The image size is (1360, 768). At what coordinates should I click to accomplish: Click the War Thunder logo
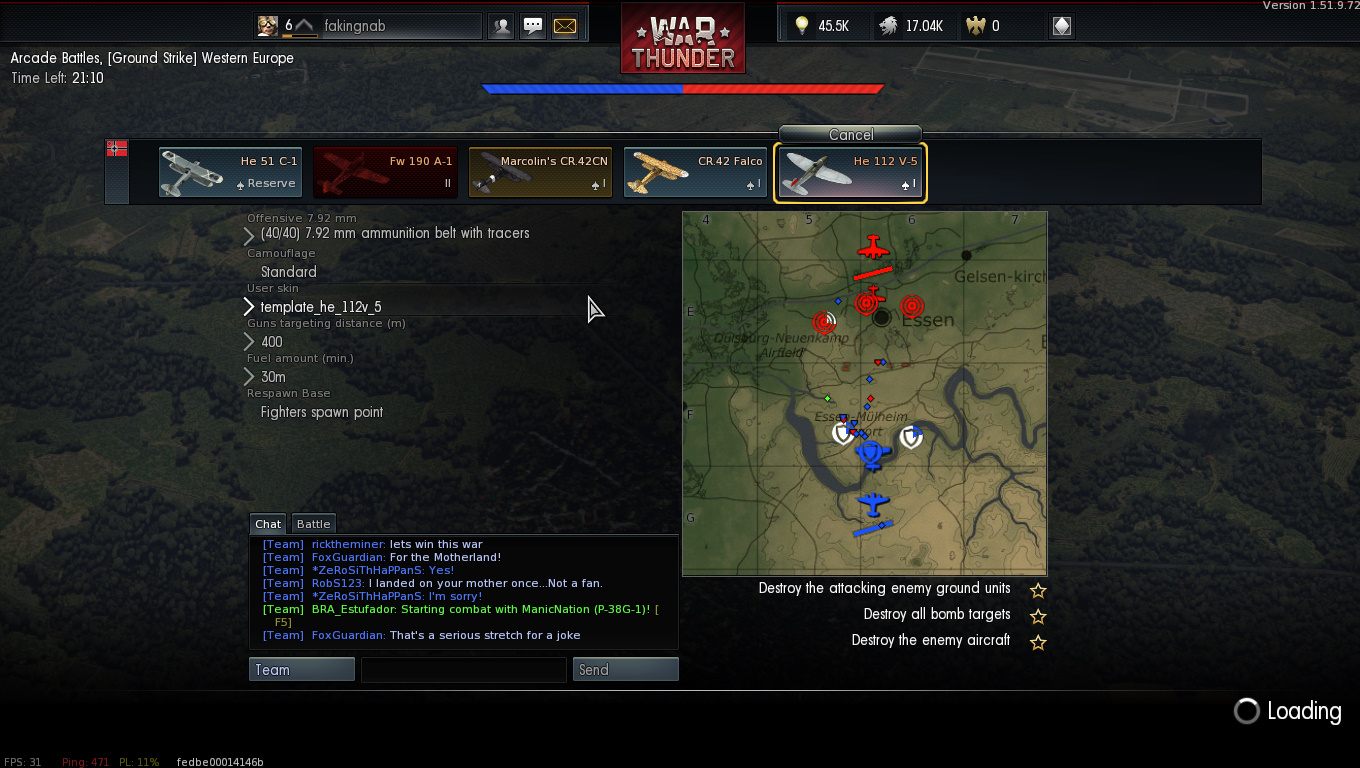click(682, 40)
